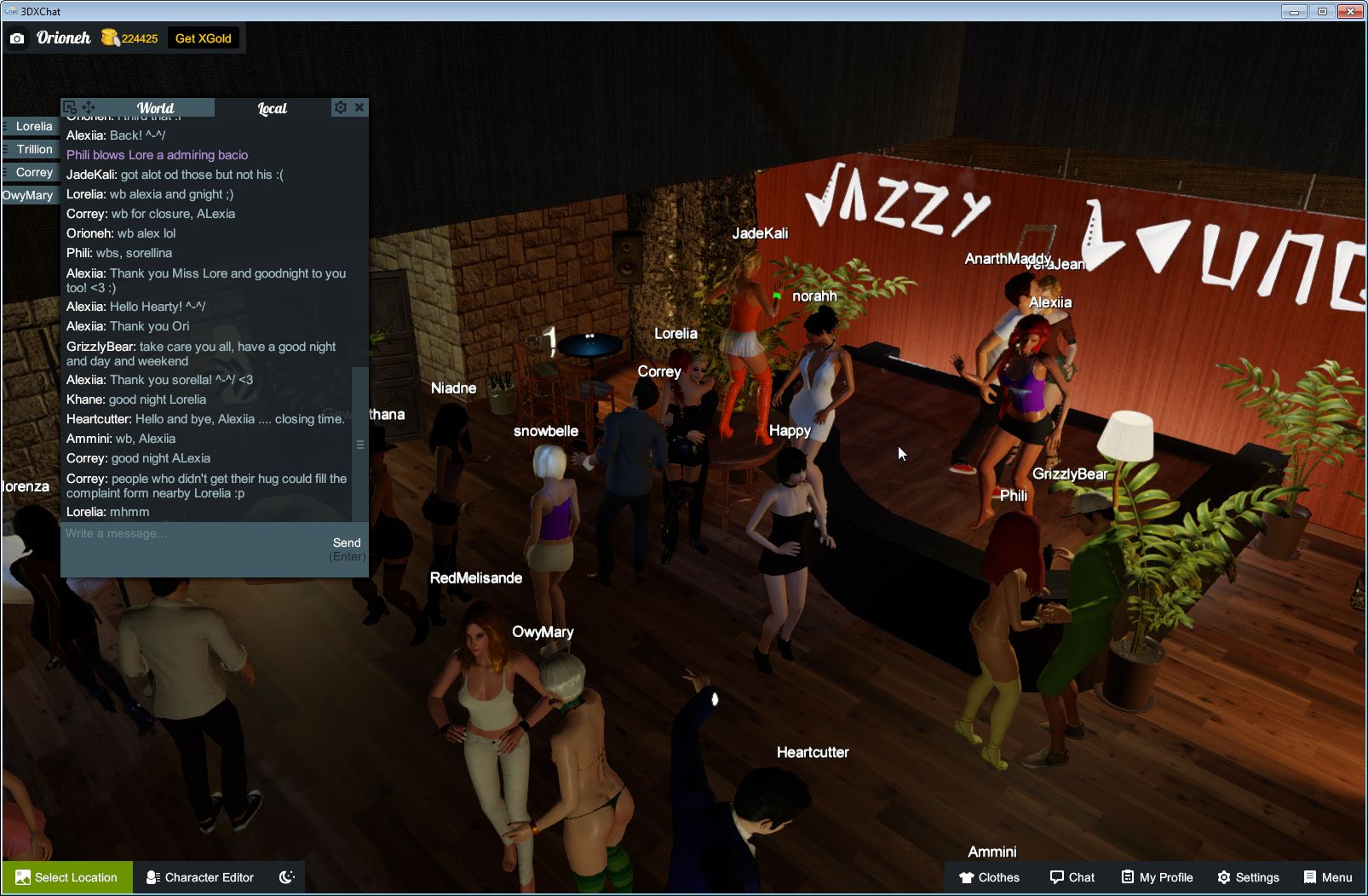Expand options next to Trillion chat tab
Screen dimensions: 1368x896
(x=5, y=149)
